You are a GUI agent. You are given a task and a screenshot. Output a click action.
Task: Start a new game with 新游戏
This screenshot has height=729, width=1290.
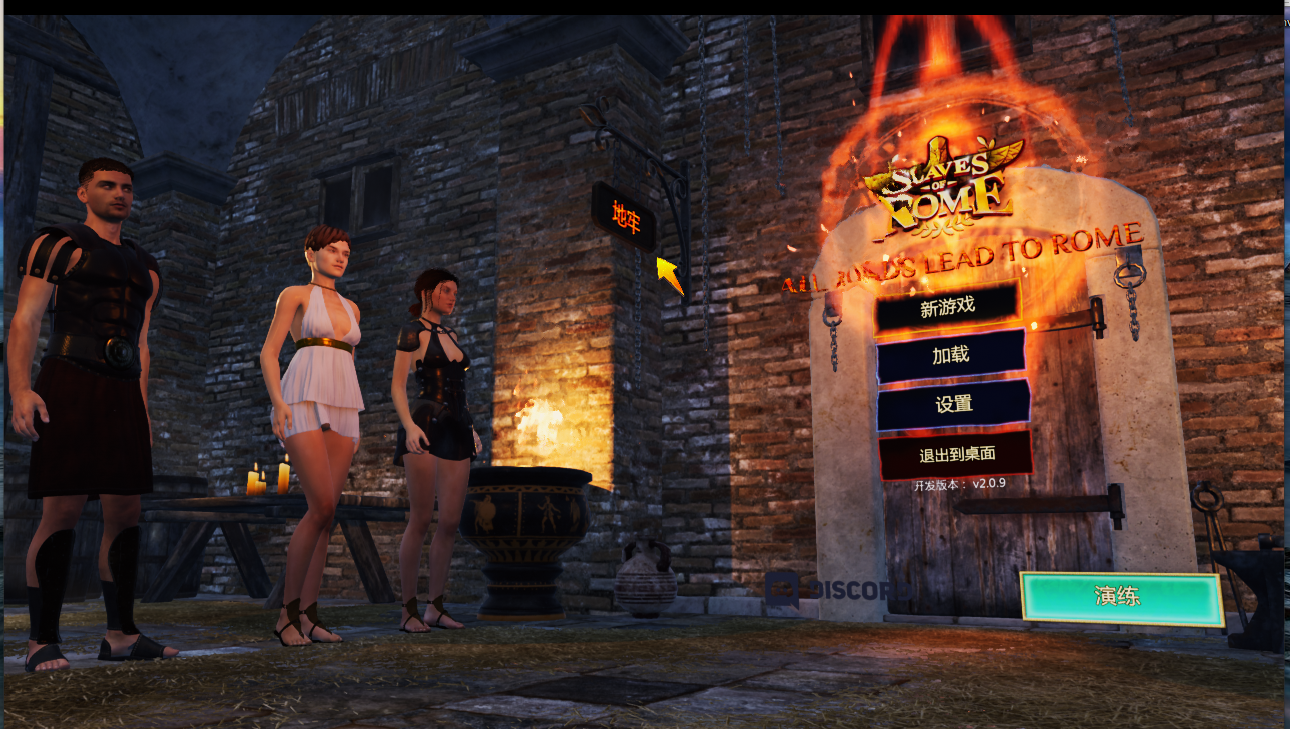947,308
